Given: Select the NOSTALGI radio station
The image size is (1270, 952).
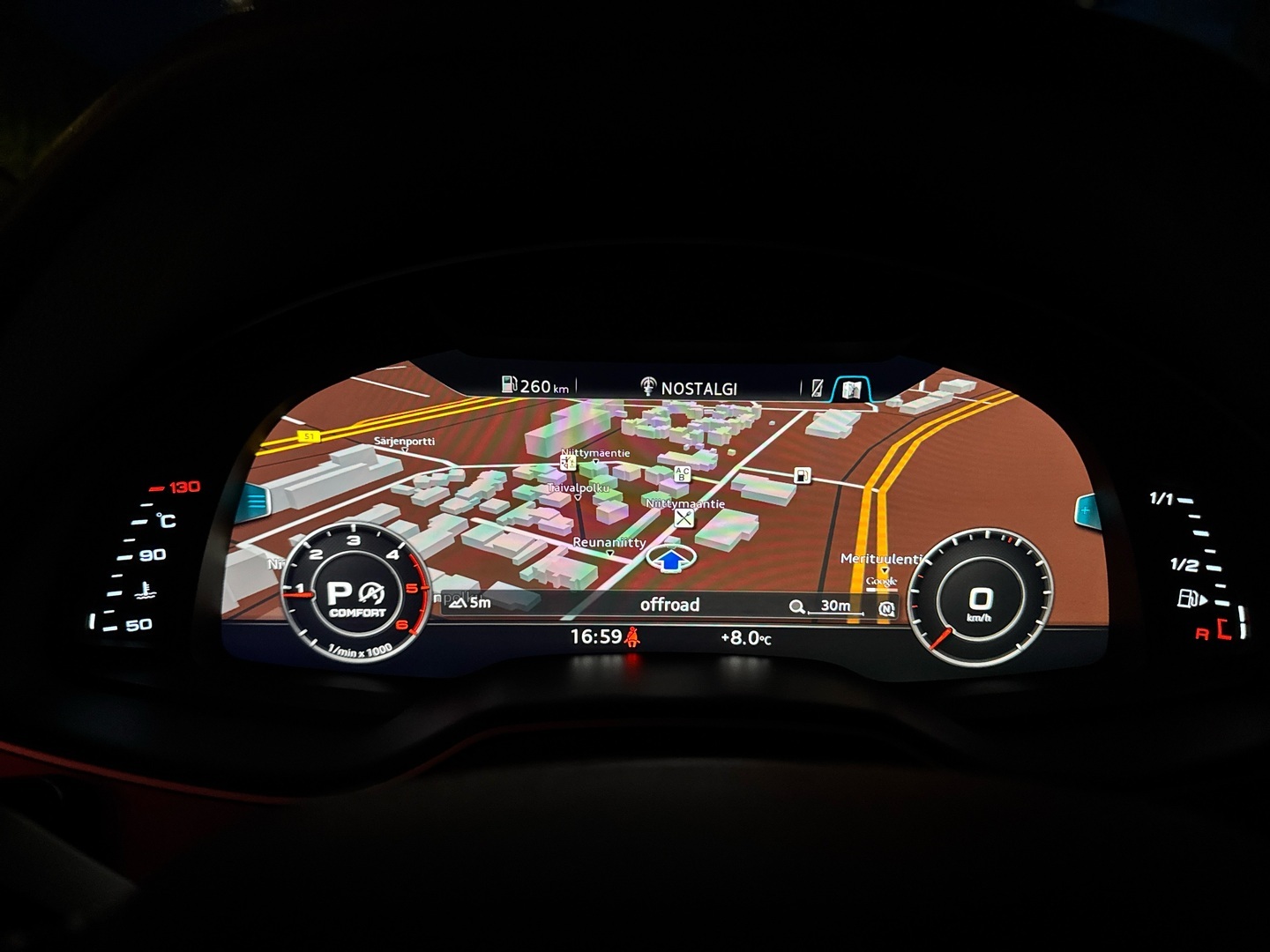Looking at the screenshot, I should coord(689,388).
